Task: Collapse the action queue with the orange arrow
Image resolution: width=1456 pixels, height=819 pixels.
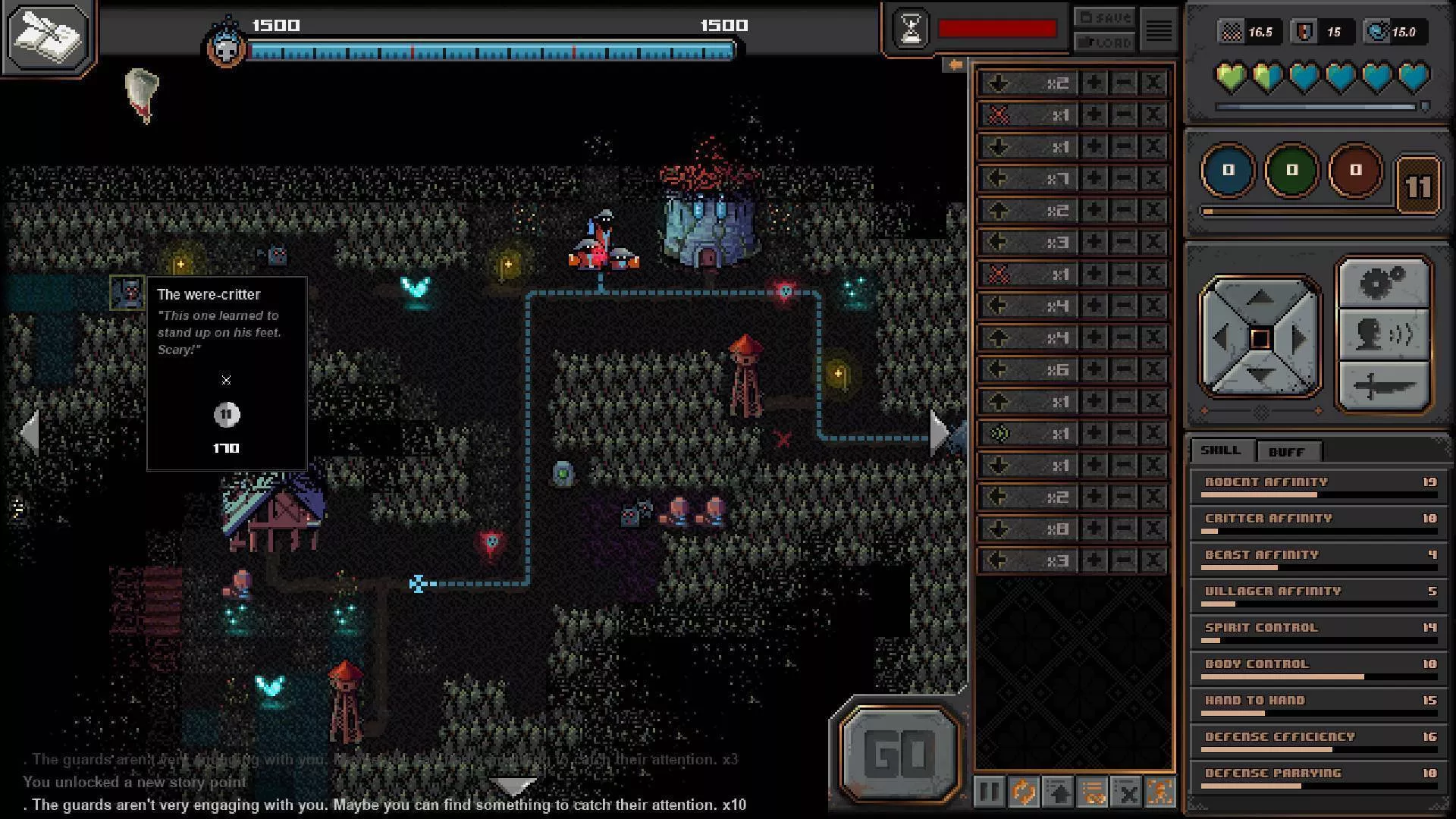Action: [x=955, y=65]
